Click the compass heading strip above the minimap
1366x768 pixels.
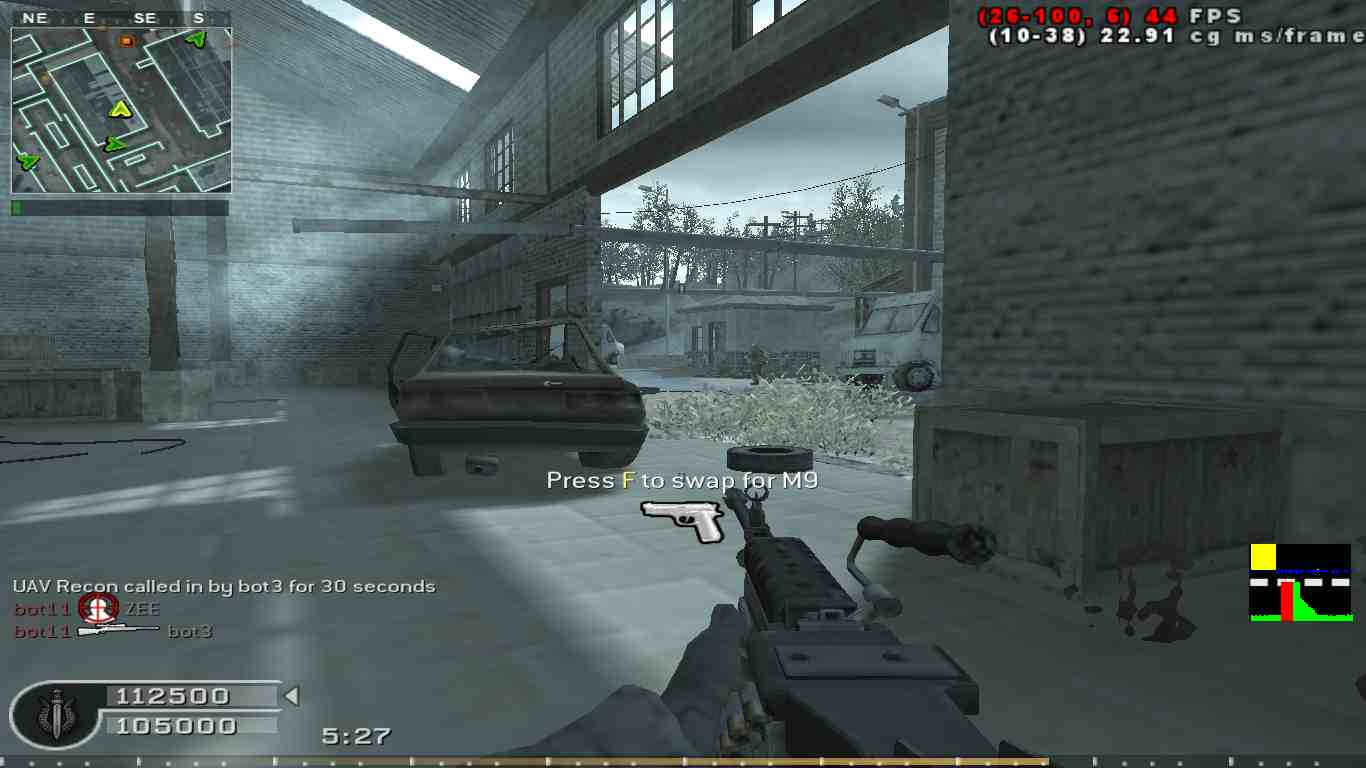pos(121,18)
